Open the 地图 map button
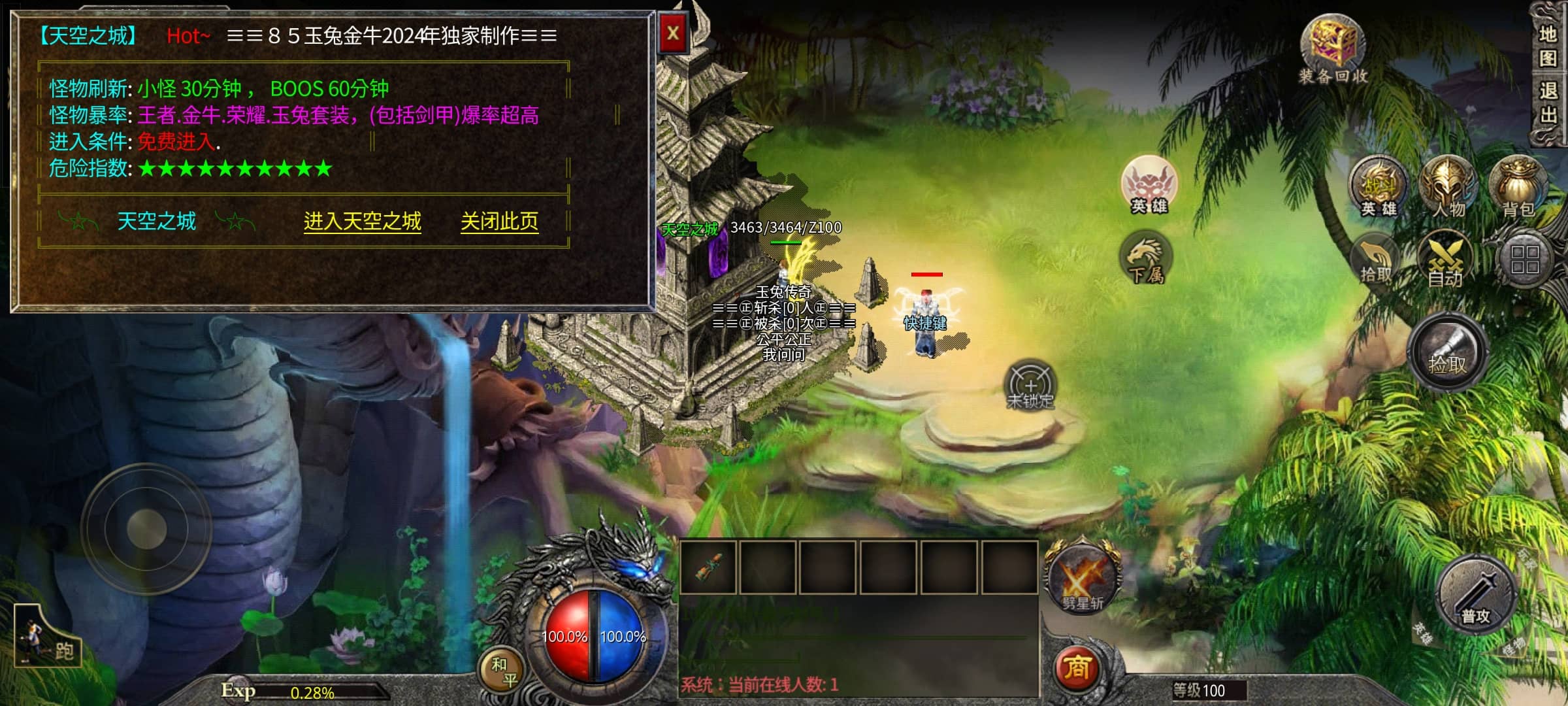The height and width of the screenshot is (706, 1568). pos(1548,46)
